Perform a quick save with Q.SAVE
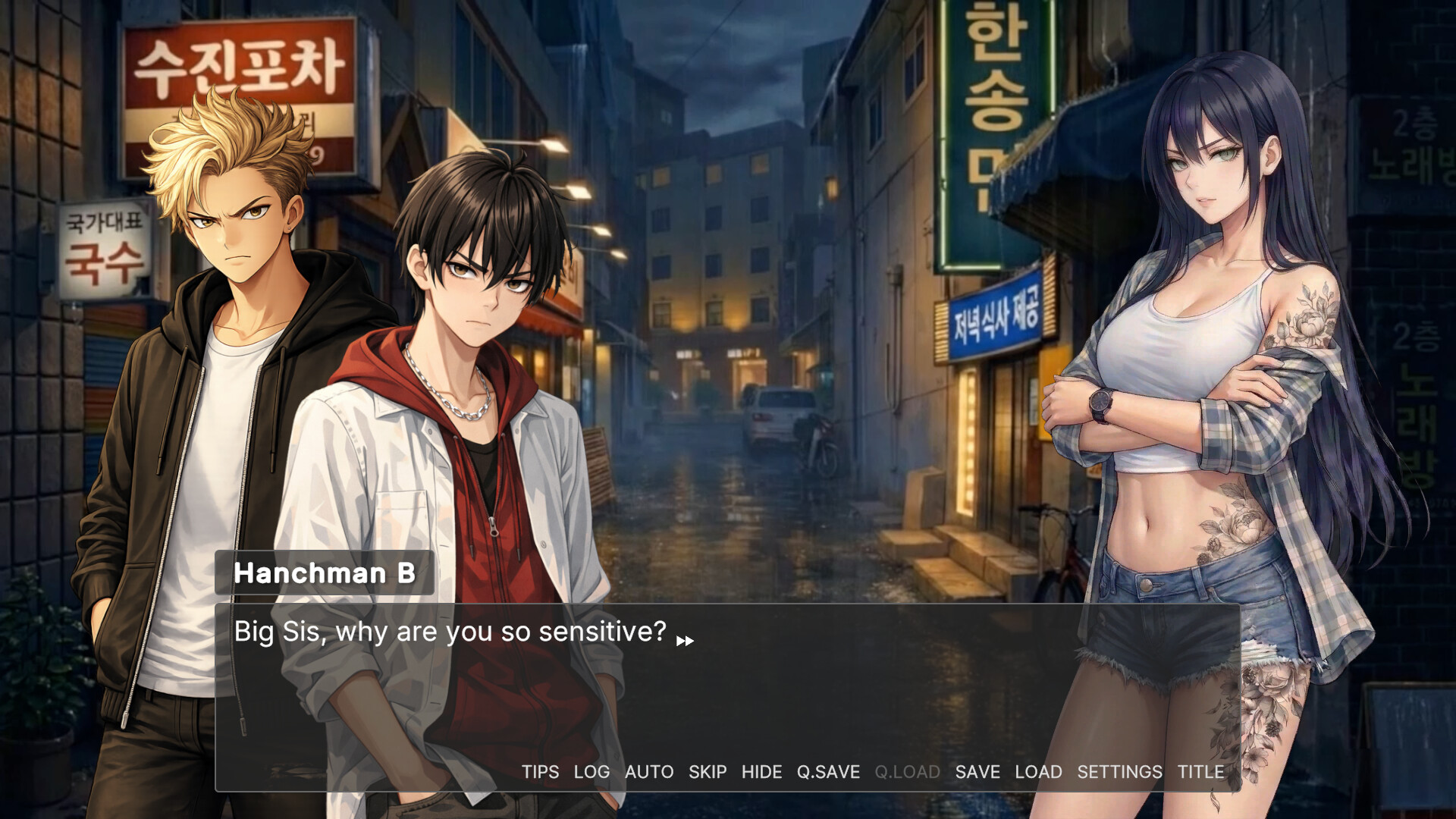This screenshot has height=819, width=1456. coord(827,772)
